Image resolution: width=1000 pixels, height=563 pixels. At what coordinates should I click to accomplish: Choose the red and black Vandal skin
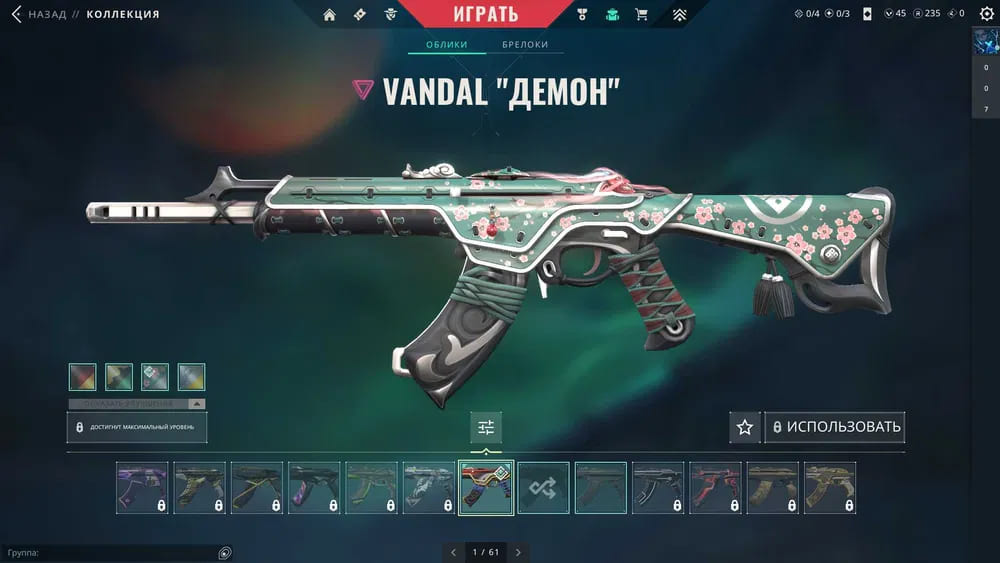715,488
